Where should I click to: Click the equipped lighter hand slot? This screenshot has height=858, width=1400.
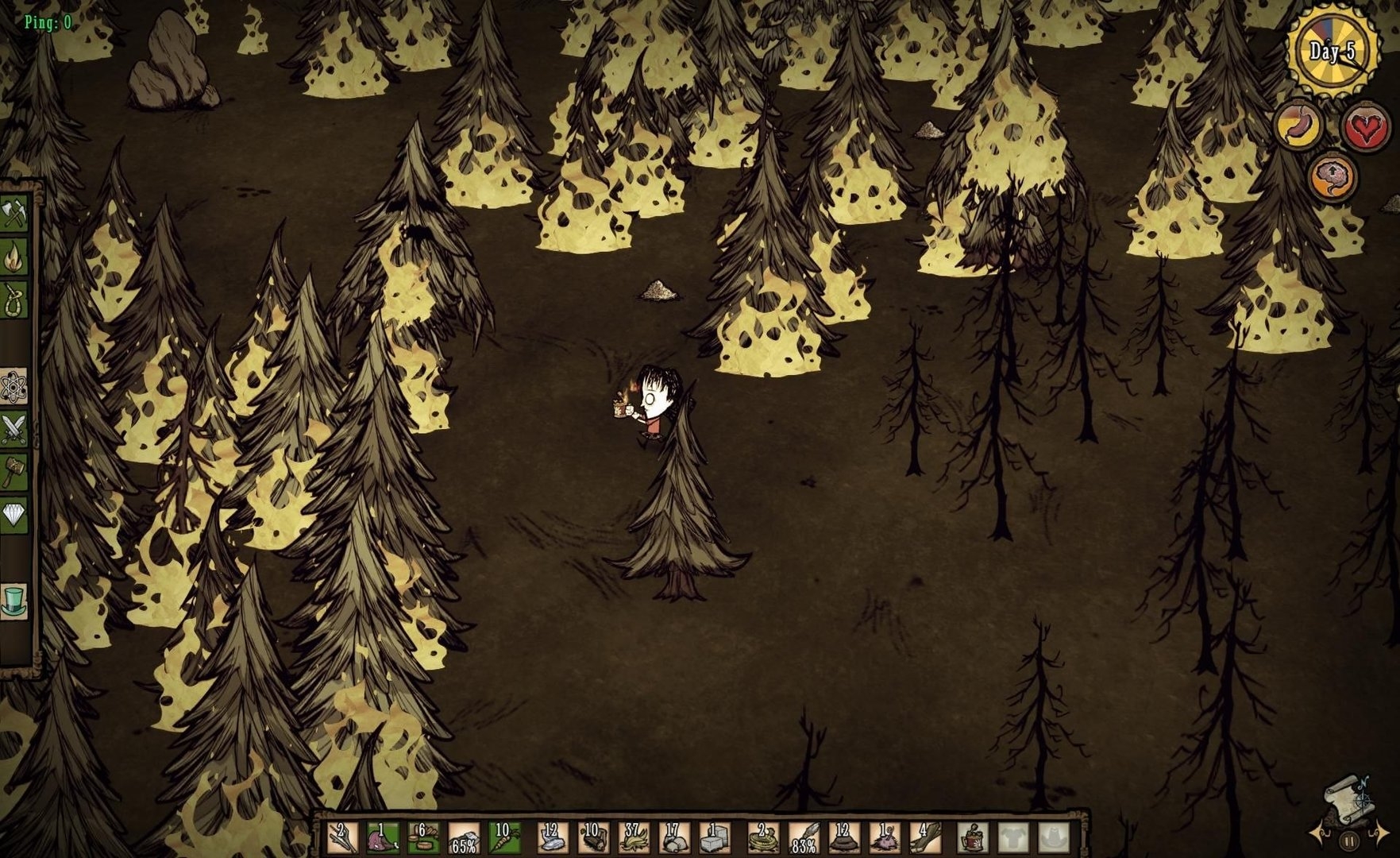coord(972,838)
